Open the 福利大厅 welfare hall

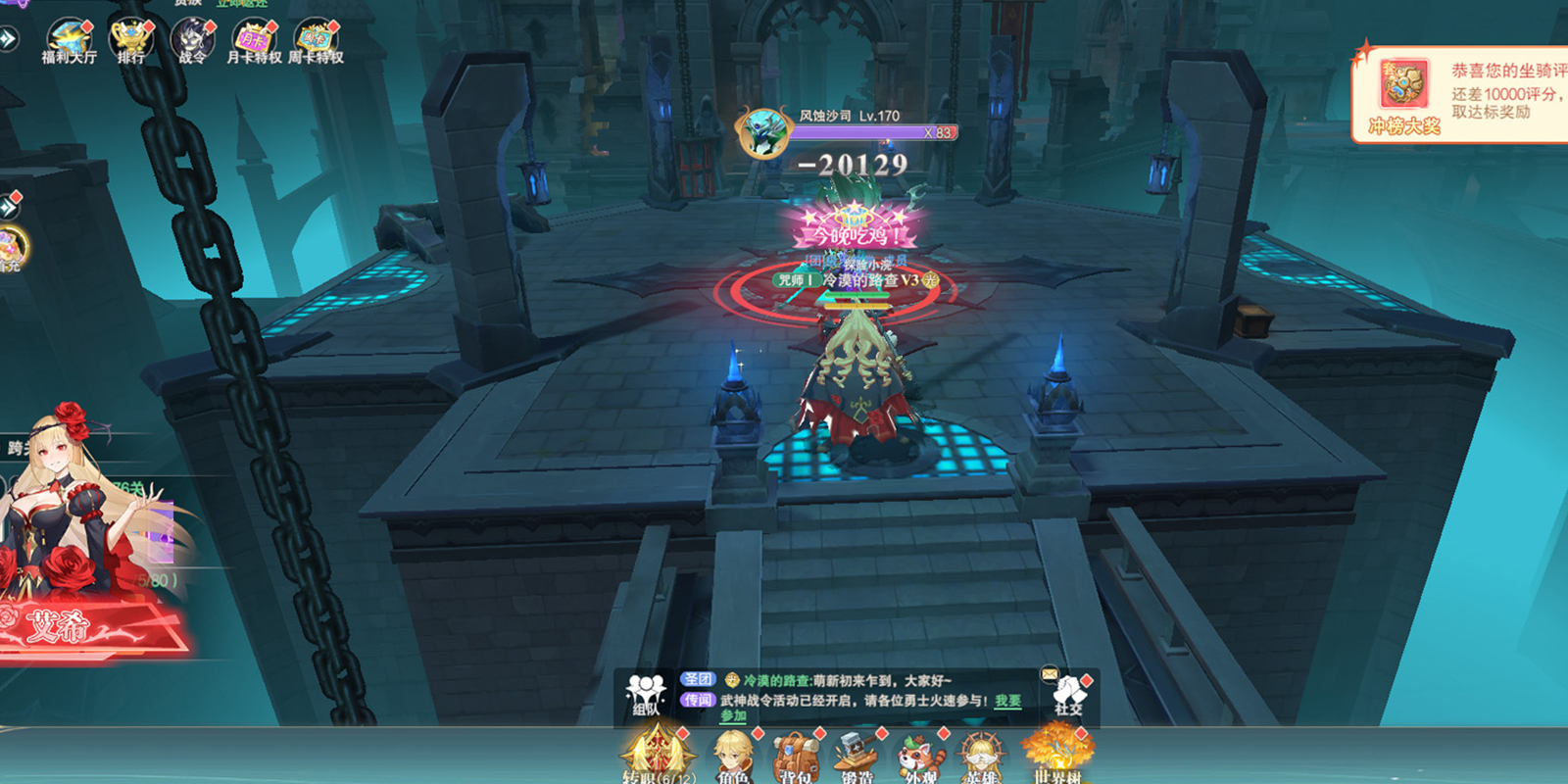[69, 42]
